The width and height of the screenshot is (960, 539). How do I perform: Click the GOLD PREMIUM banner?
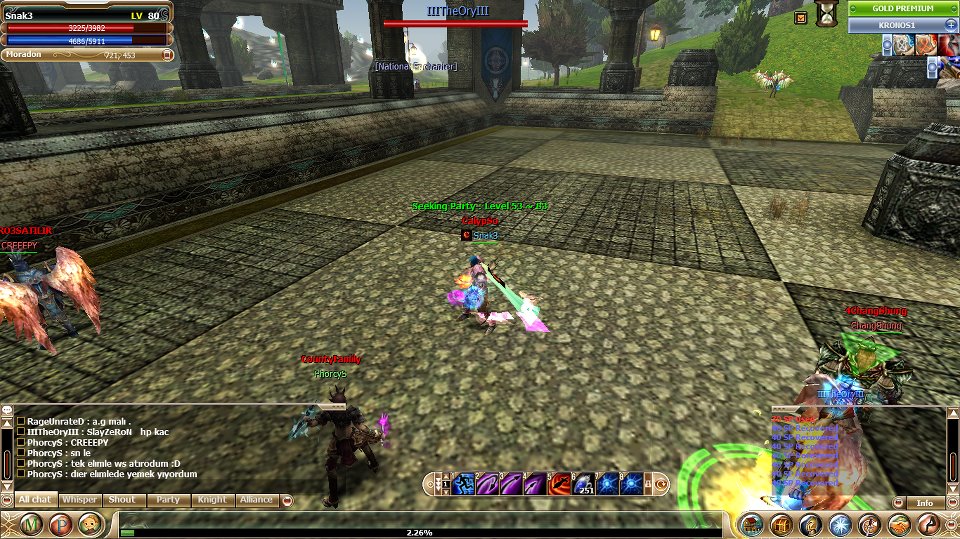901,8
